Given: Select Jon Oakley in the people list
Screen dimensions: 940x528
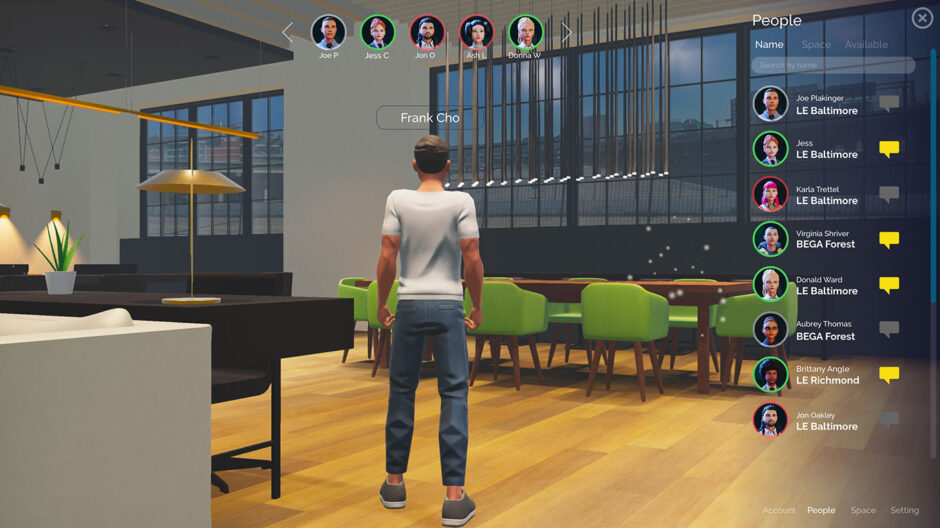Looking at the screenshot, I should 826,421.
